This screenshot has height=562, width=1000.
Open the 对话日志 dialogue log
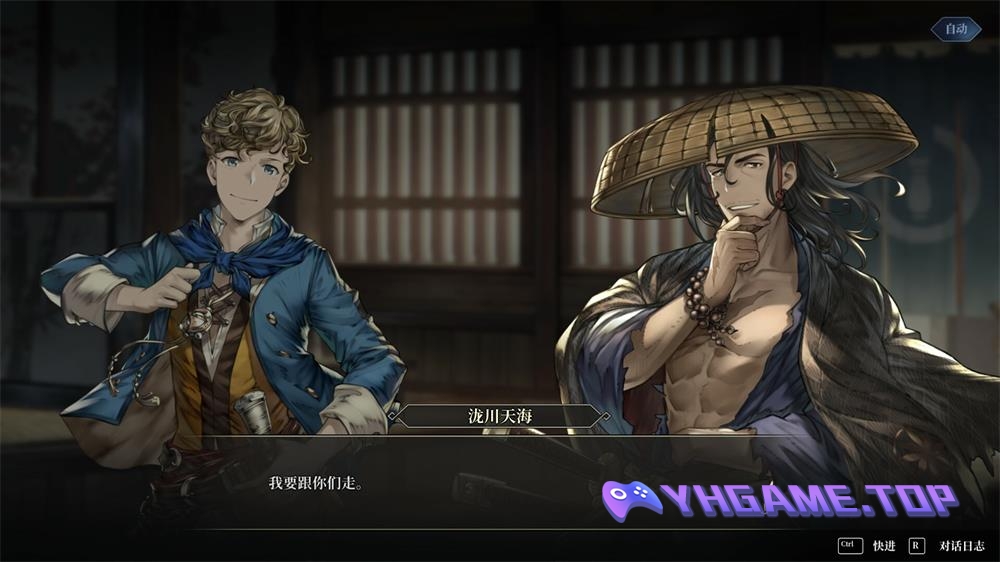click(x=961, y=545)
